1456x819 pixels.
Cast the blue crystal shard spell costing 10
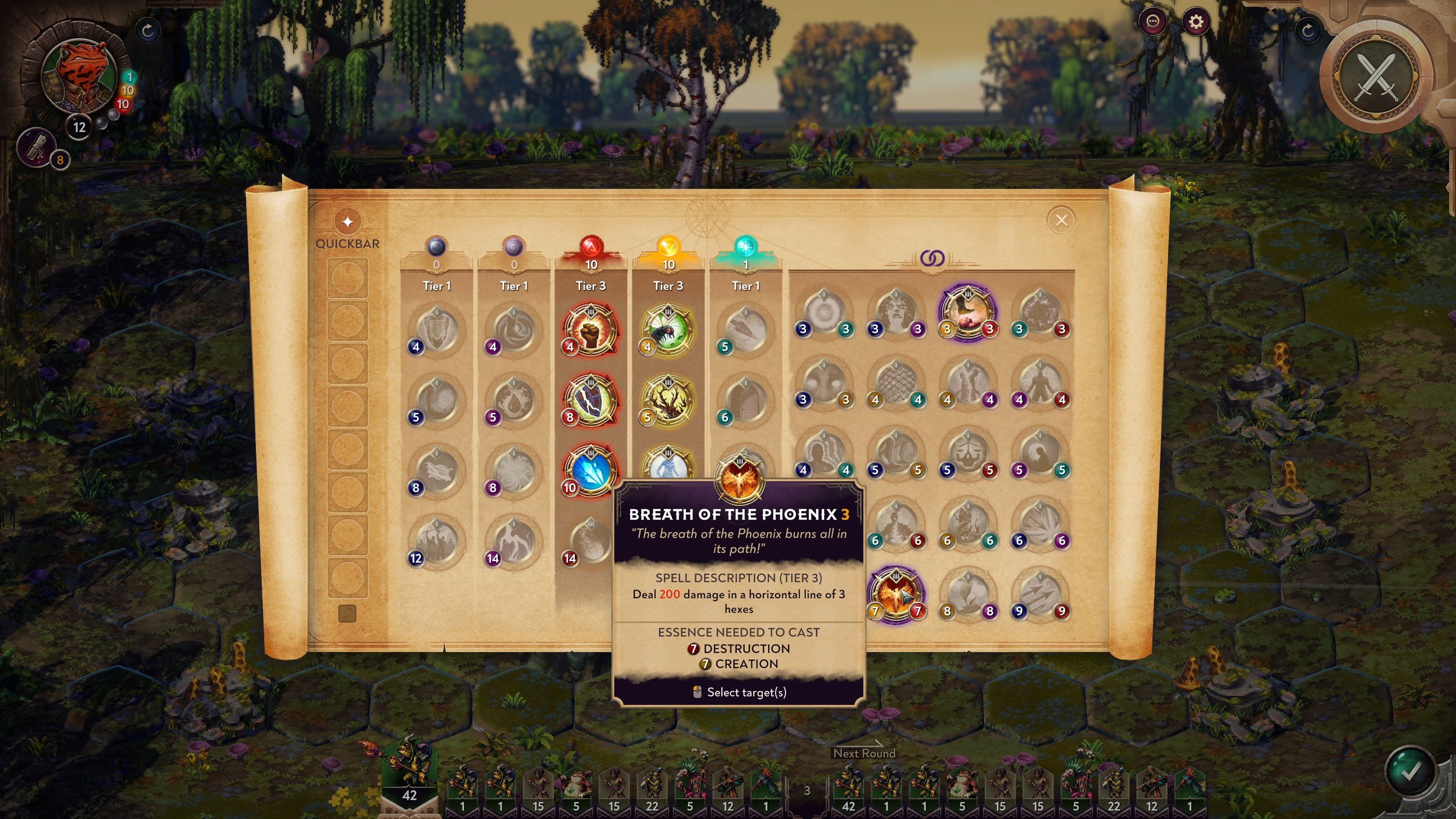(x=590, y=471)
